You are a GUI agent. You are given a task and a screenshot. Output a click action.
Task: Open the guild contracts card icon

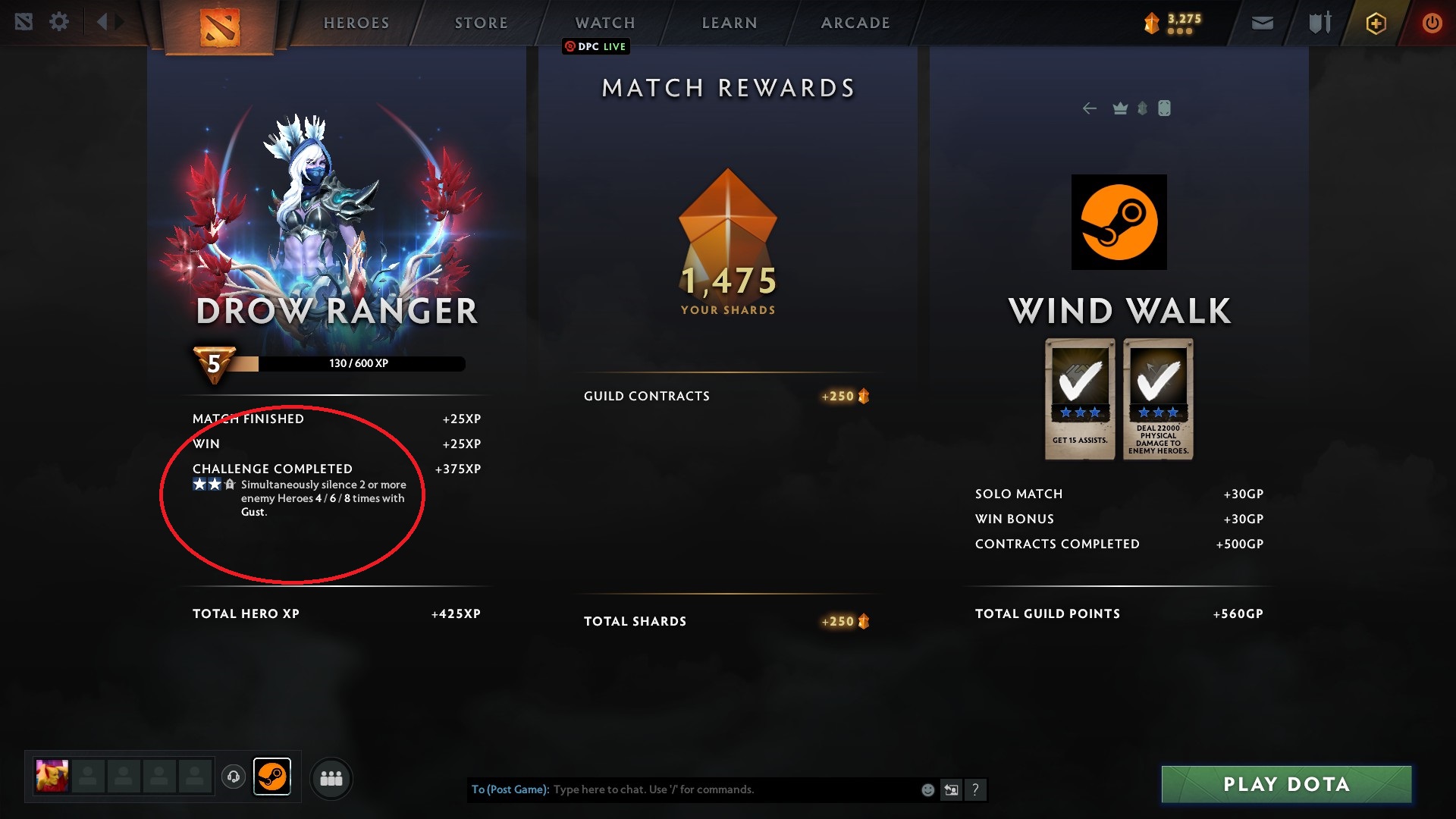[1164, 108]
